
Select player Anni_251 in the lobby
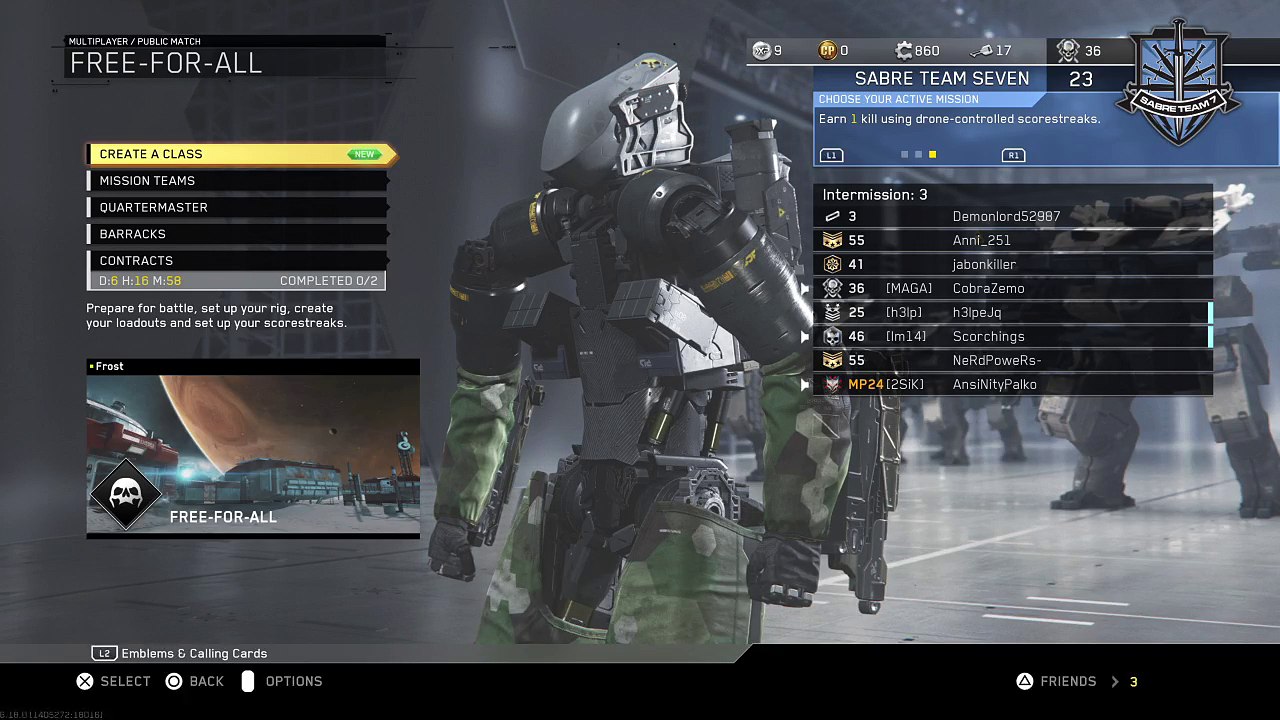[x=1012, y=240]
